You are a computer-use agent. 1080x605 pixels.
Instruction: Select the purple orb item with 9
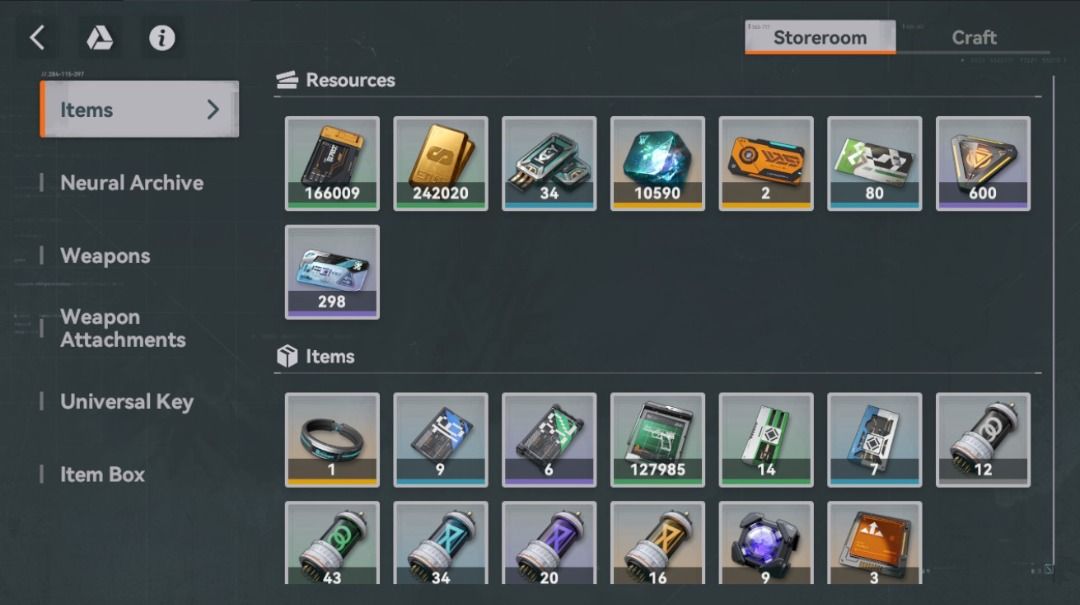coord(766,542)
